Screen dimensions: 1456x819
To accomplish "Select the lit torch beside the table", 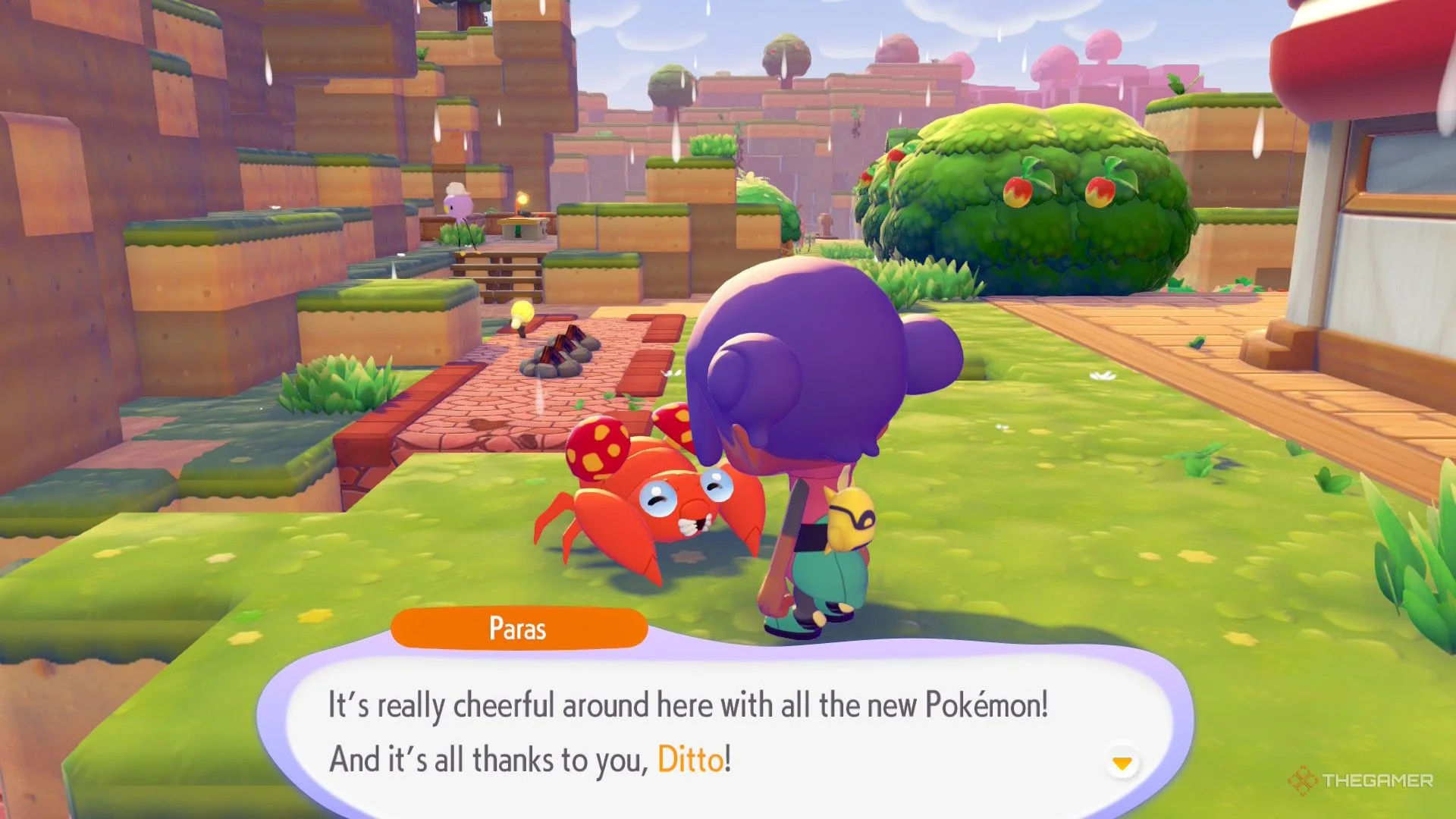I will click(x=521, y=199).
